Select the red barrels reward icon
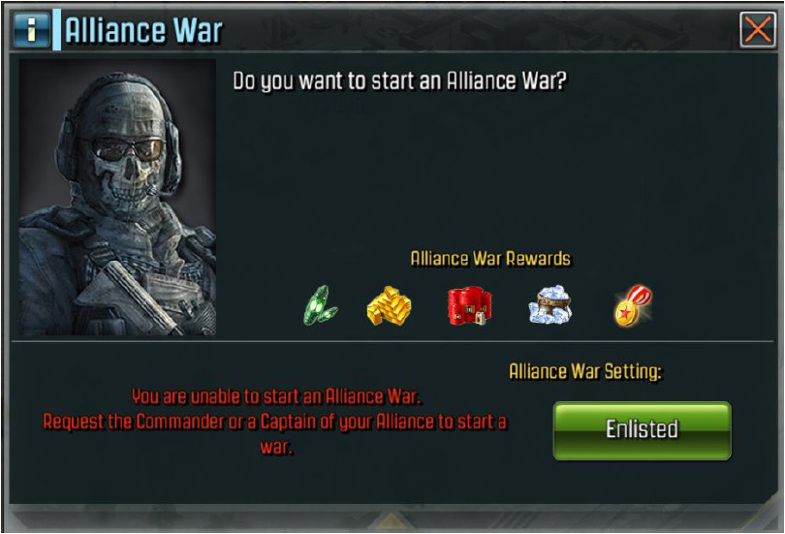 tap(469, 305)
